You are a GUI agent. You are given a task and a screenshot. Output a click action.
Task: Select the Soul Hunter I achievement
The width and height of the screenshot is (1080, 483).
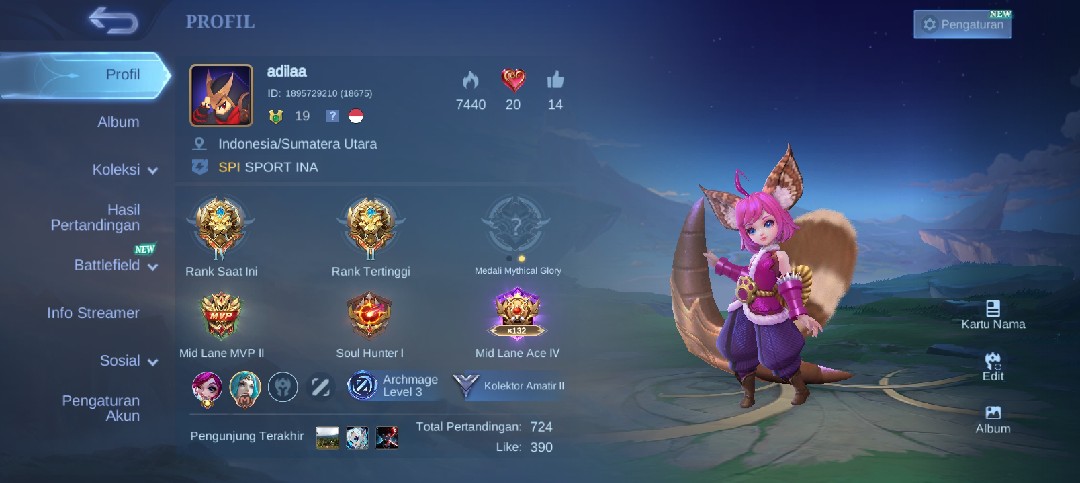coord(370,318)
